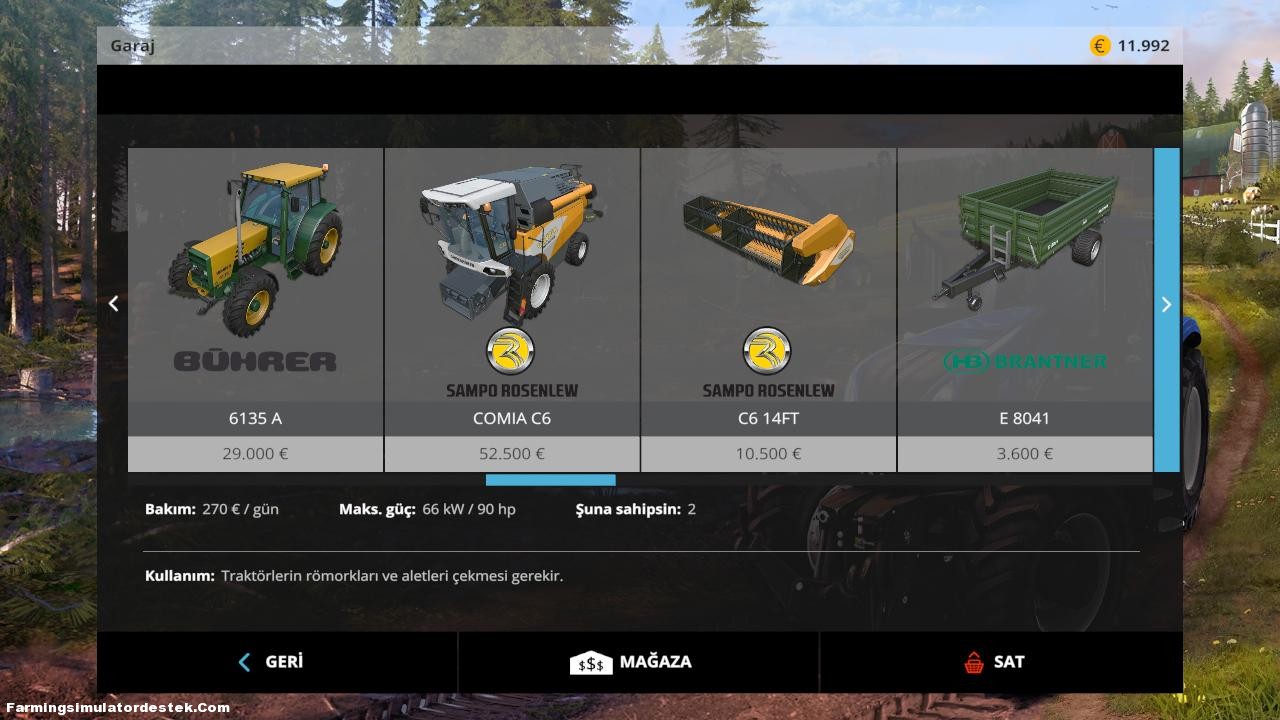
Task: Click the back chevron icon beside GERİ
Action: [243, 662]
